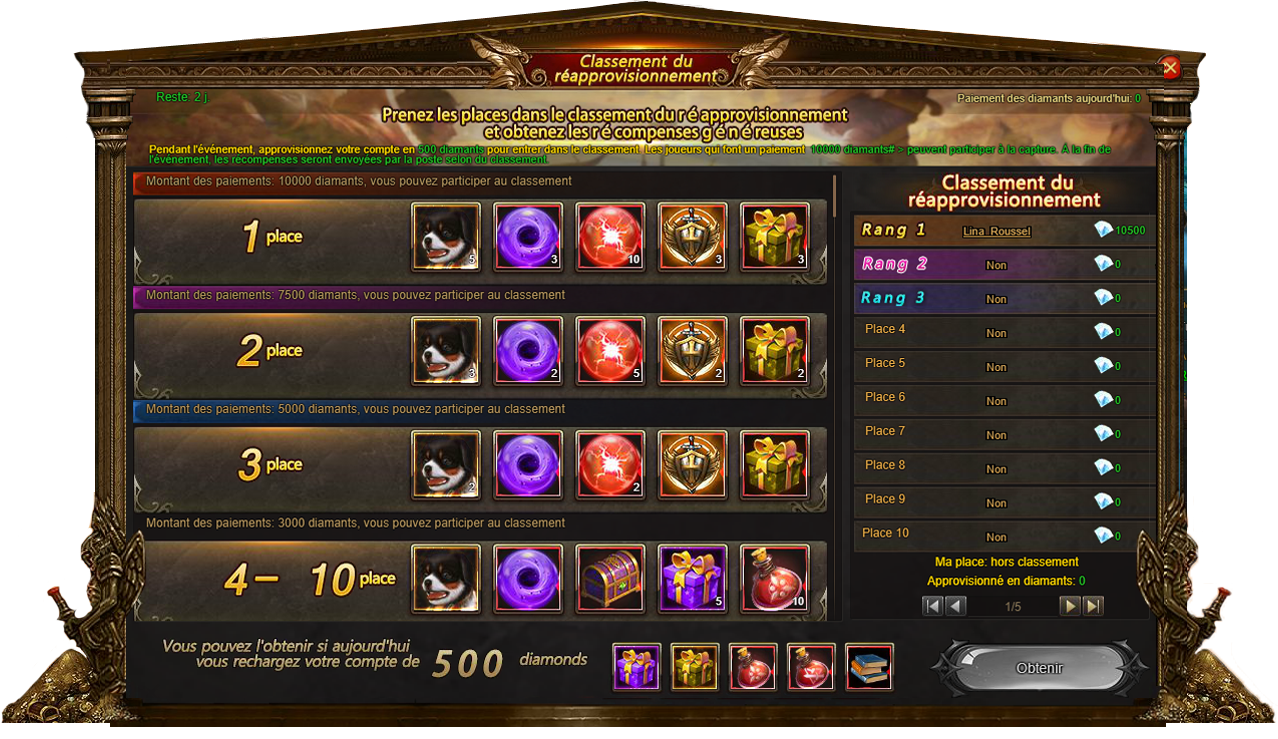Inspect the book stack reward for 500 diamonds

tap(869, 667)
